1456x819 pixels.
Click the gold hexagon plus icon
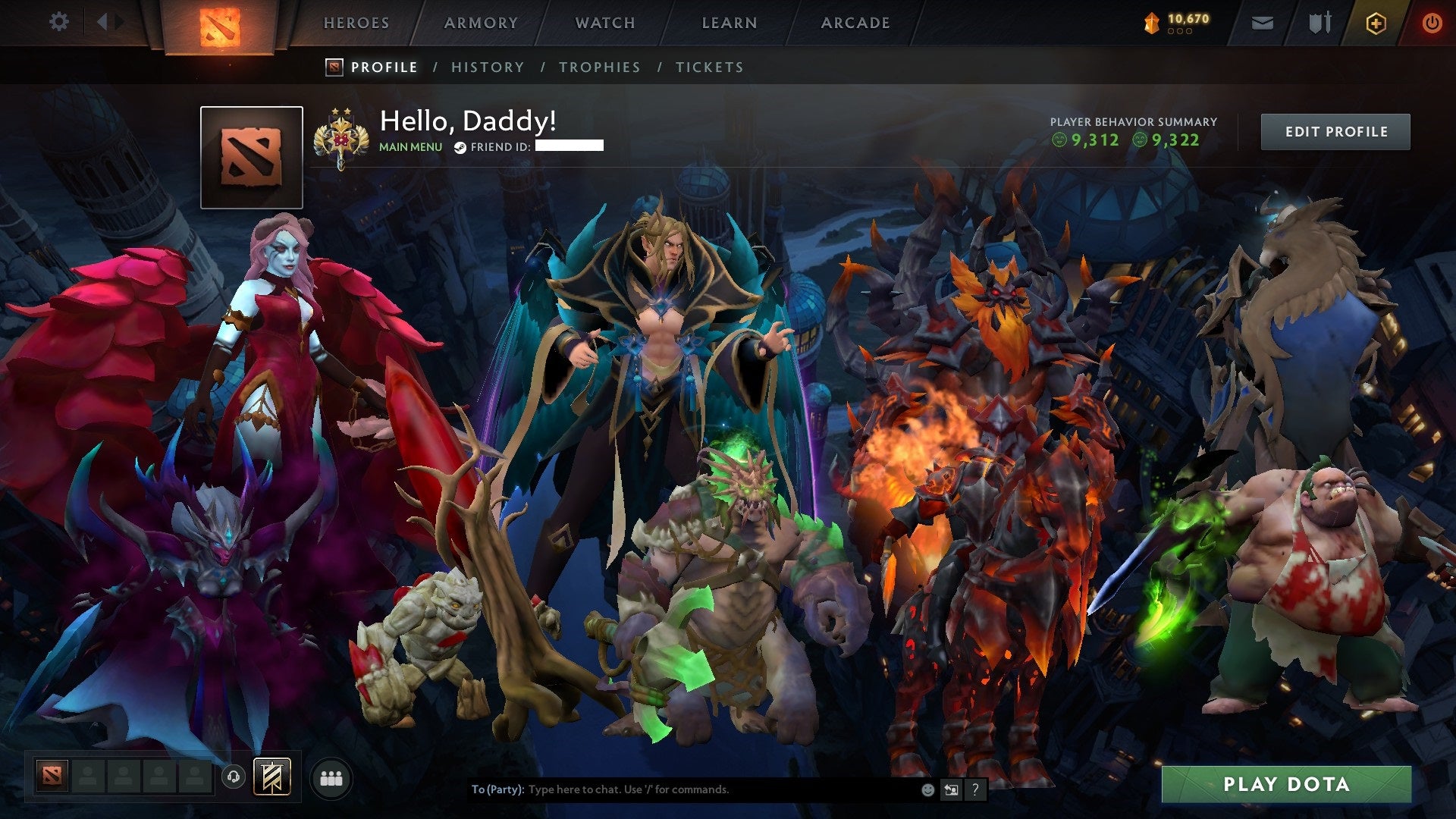[x=1377, y=23]
